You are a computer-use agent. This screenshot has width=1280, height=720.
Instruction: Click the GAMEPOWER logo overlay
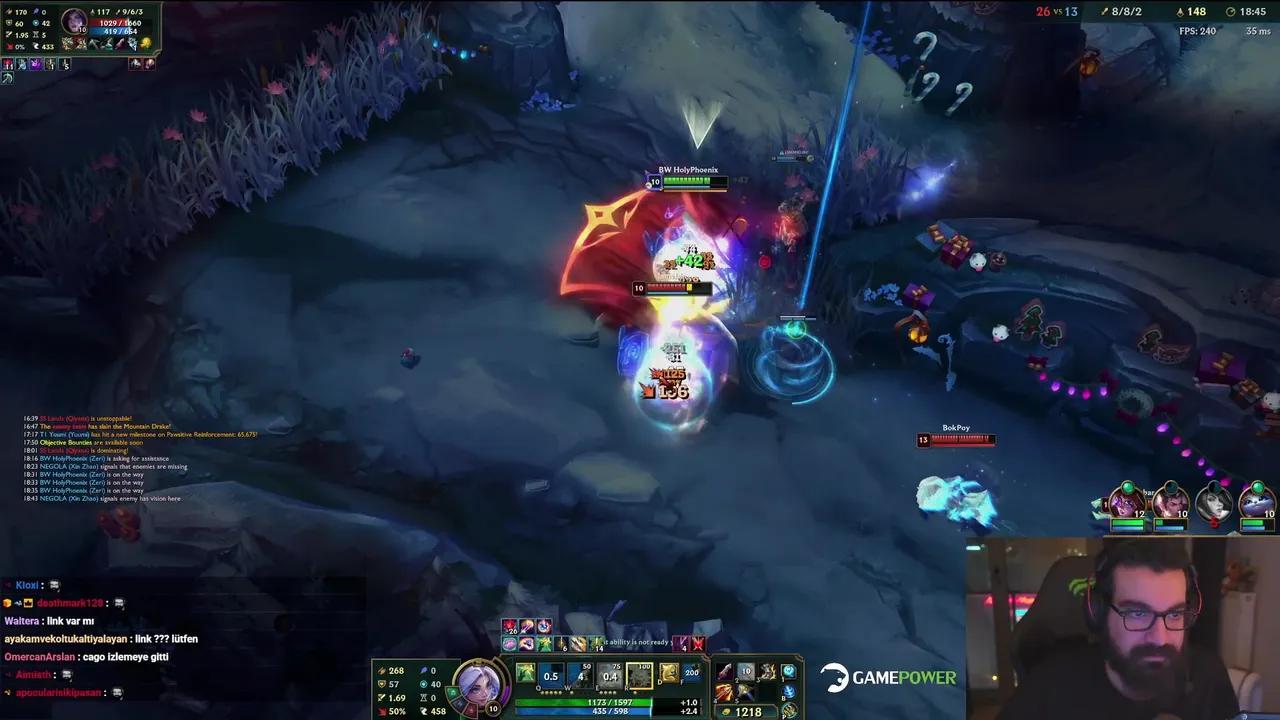886,677
